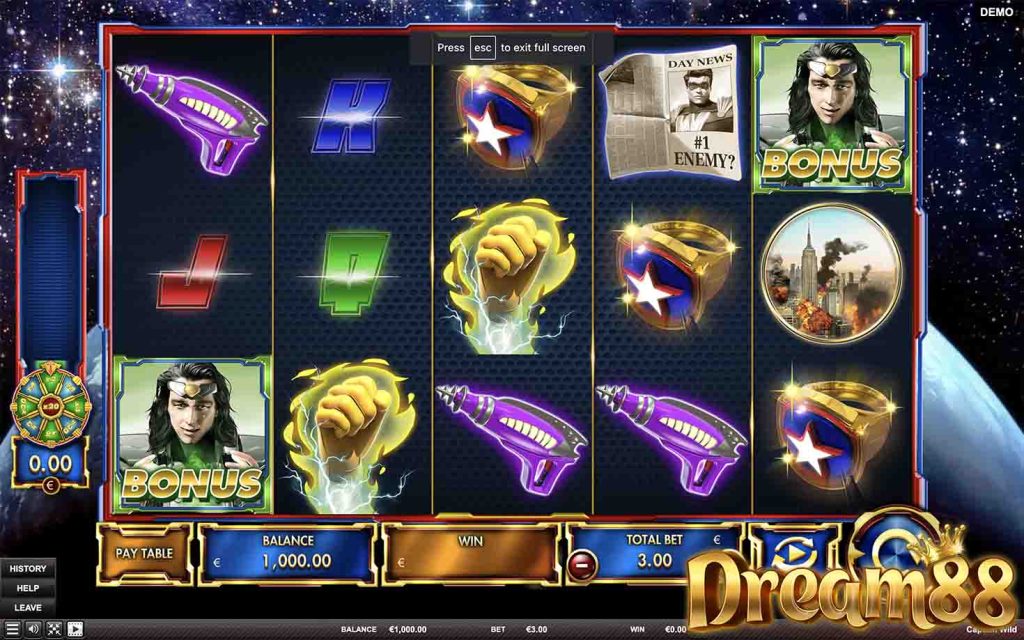The height and width of the screenshot is (640, 1024).
Task: Click the bonus wheel icon above 0.00
Action: click(x=50, y=405)
